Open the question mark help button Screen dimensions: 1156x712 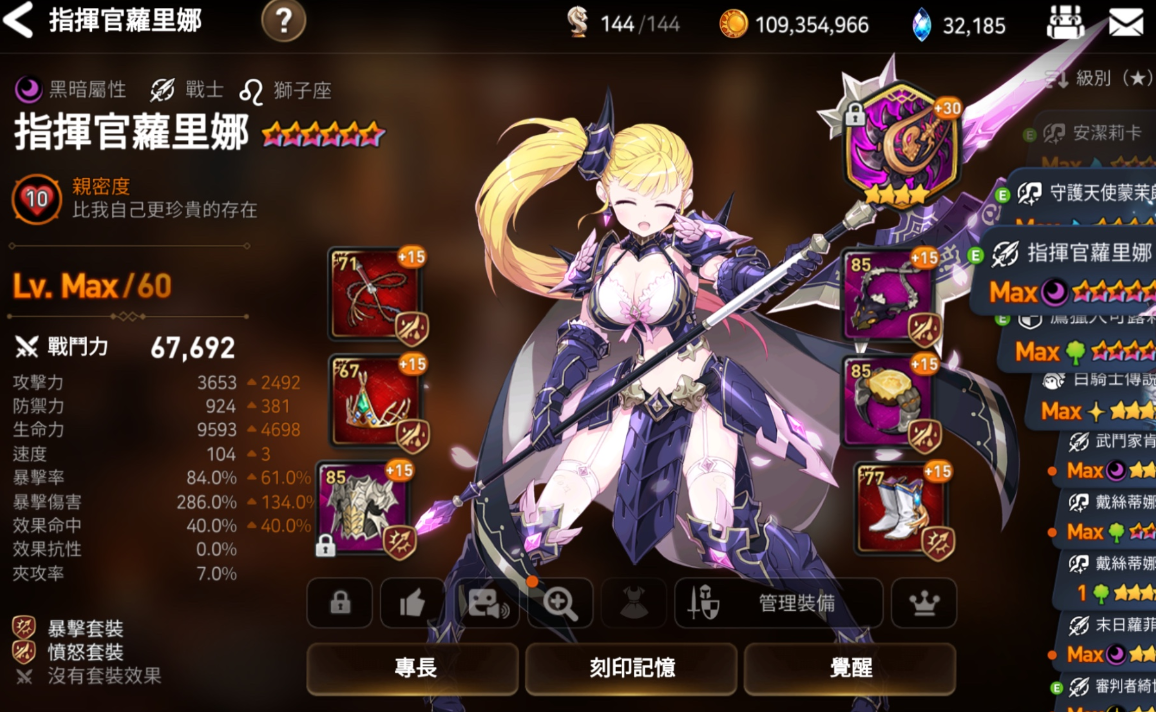(283, 20)
